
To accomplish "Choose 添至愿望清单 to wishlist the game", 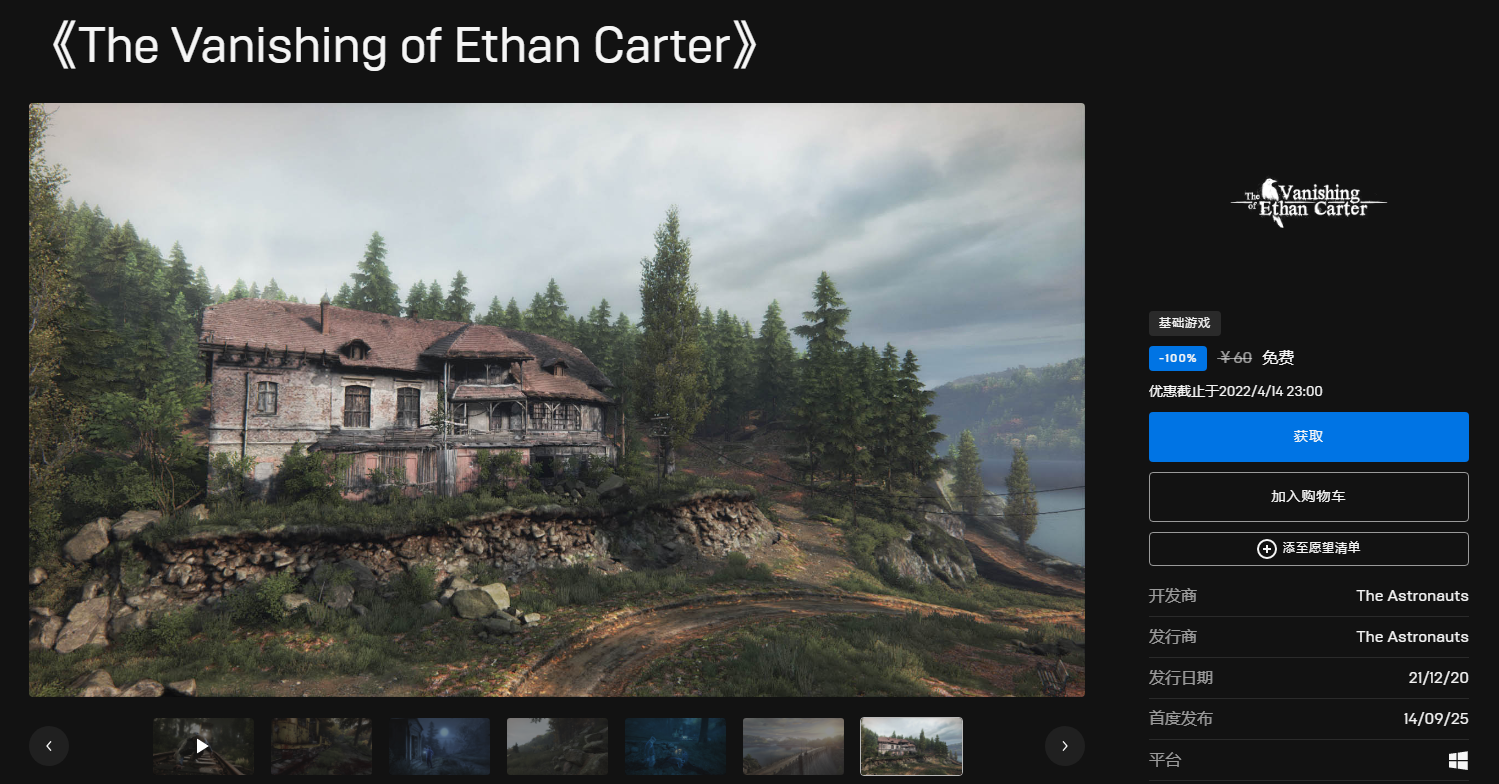I will 1308,549.
